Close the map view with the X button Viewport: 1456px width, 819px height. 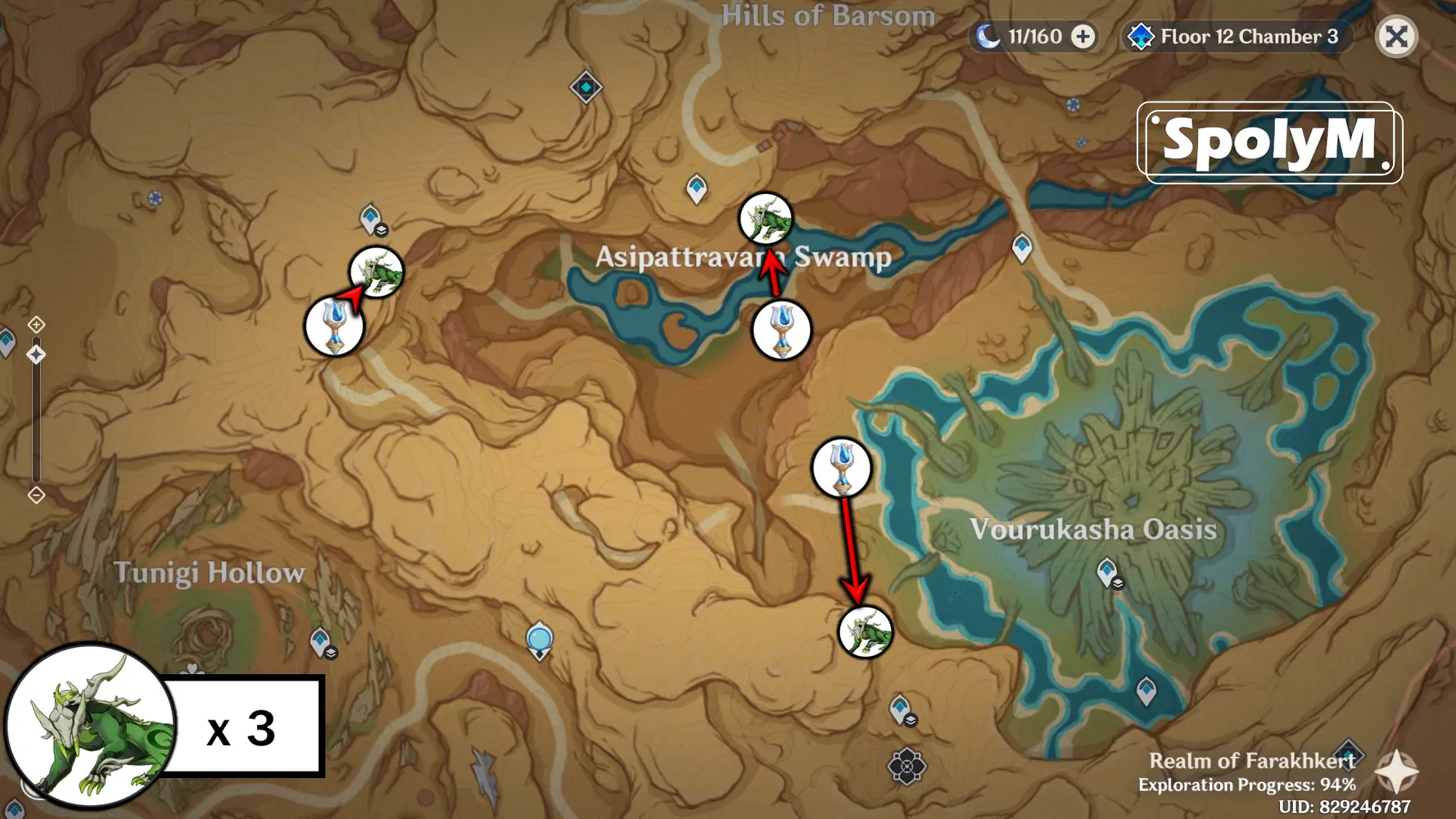click(1396, 36)
